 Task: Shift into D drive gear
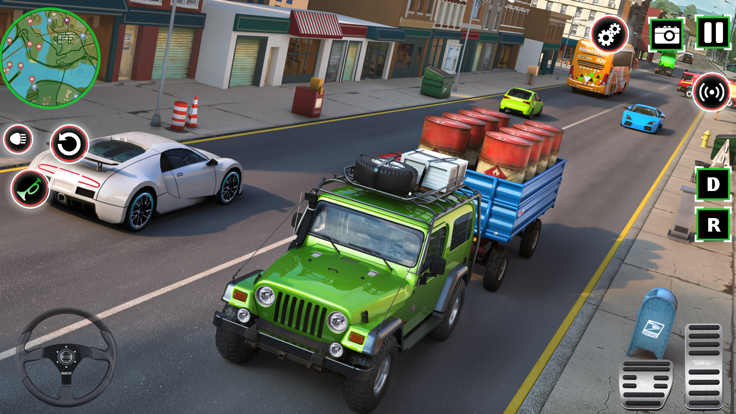click(713, 184)
